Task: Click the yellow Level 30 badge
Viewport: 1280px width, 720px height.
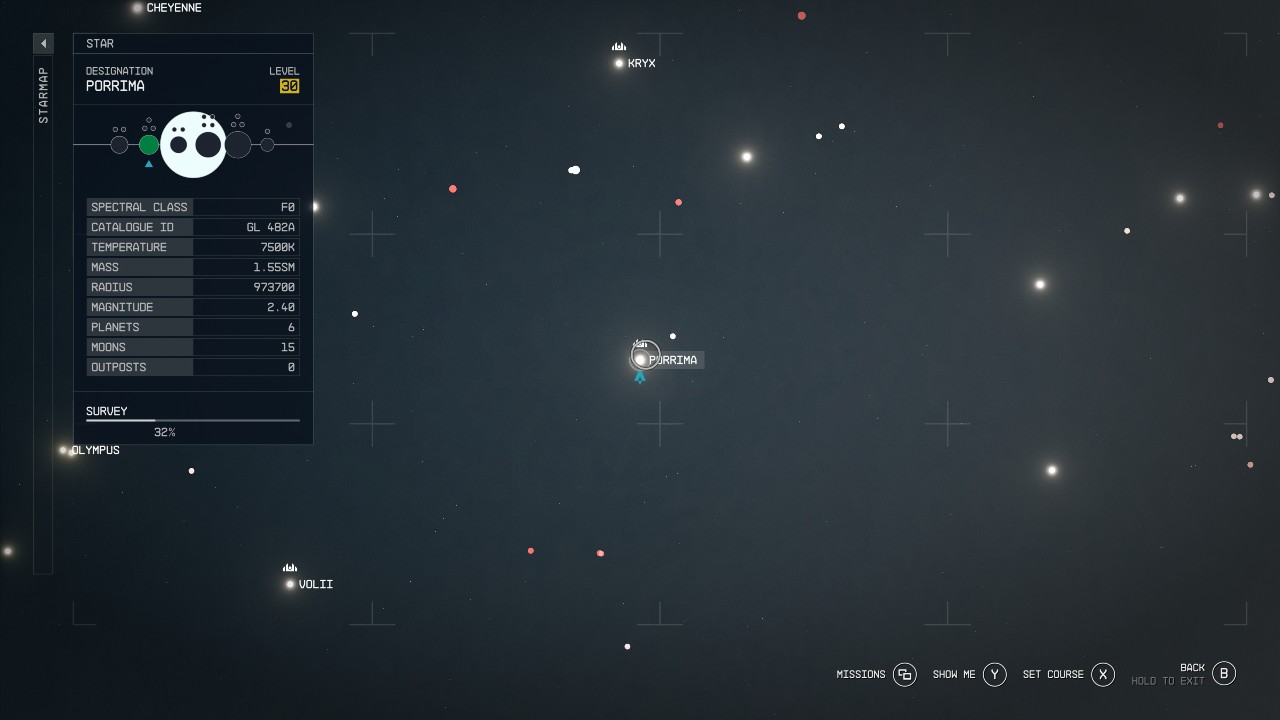Action: [x=290, y=85]
